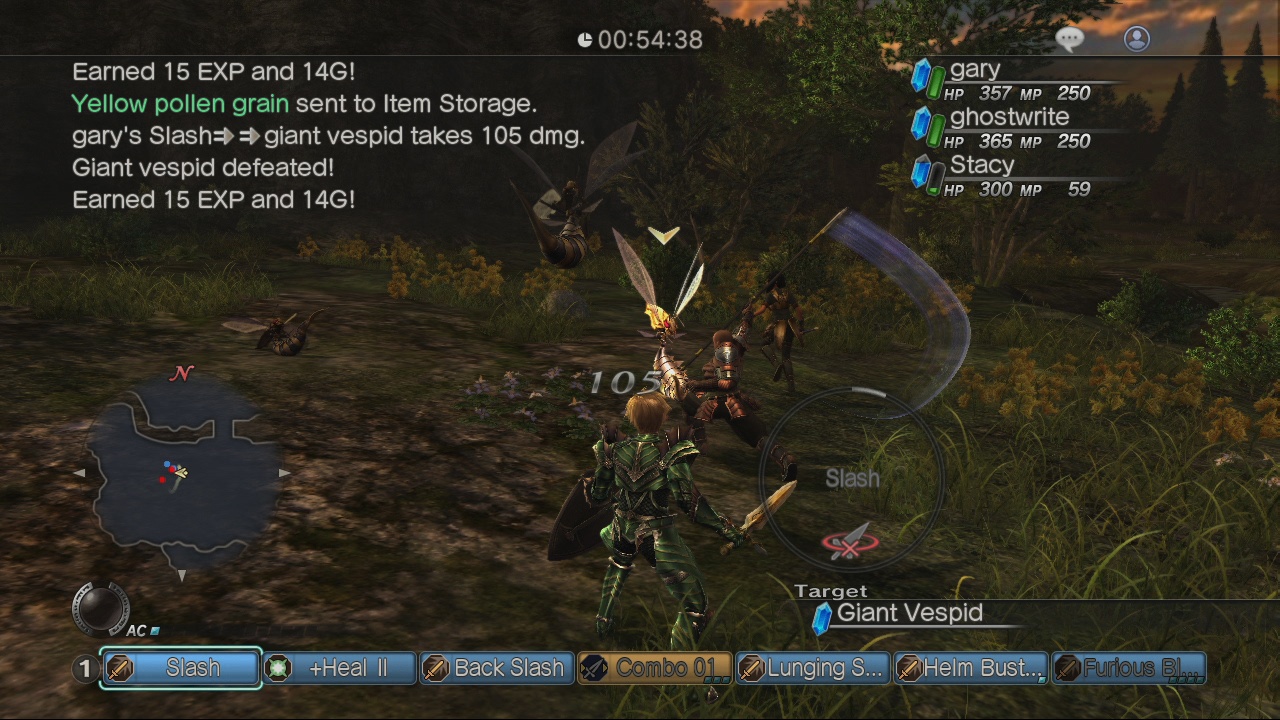Click the player profile avatar icon
The height and width of the screenshot is (720, 1280).
click(x=1136, y=39)
